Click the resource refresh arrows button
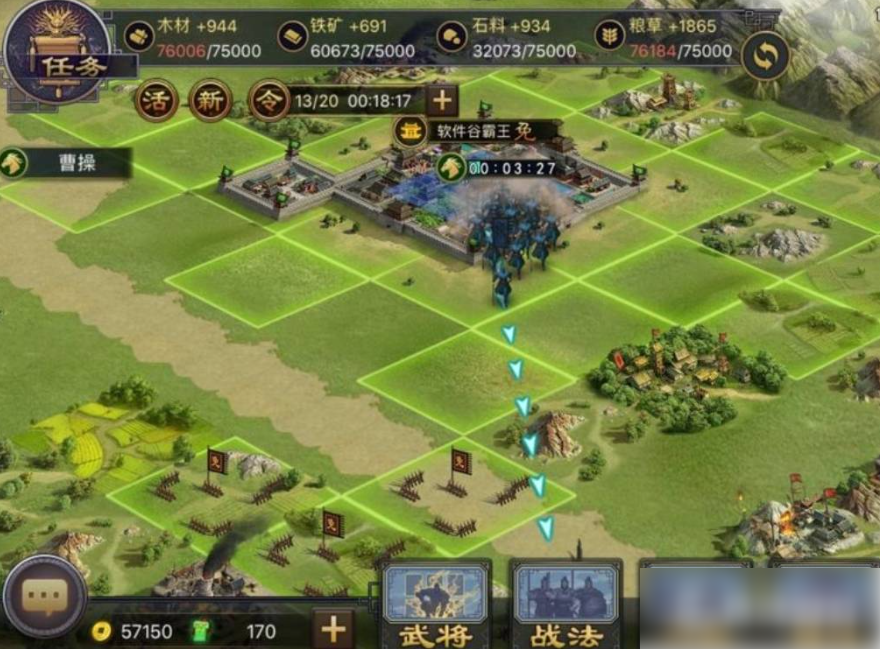This screenshot has width=880, height=649. point(765,56)
